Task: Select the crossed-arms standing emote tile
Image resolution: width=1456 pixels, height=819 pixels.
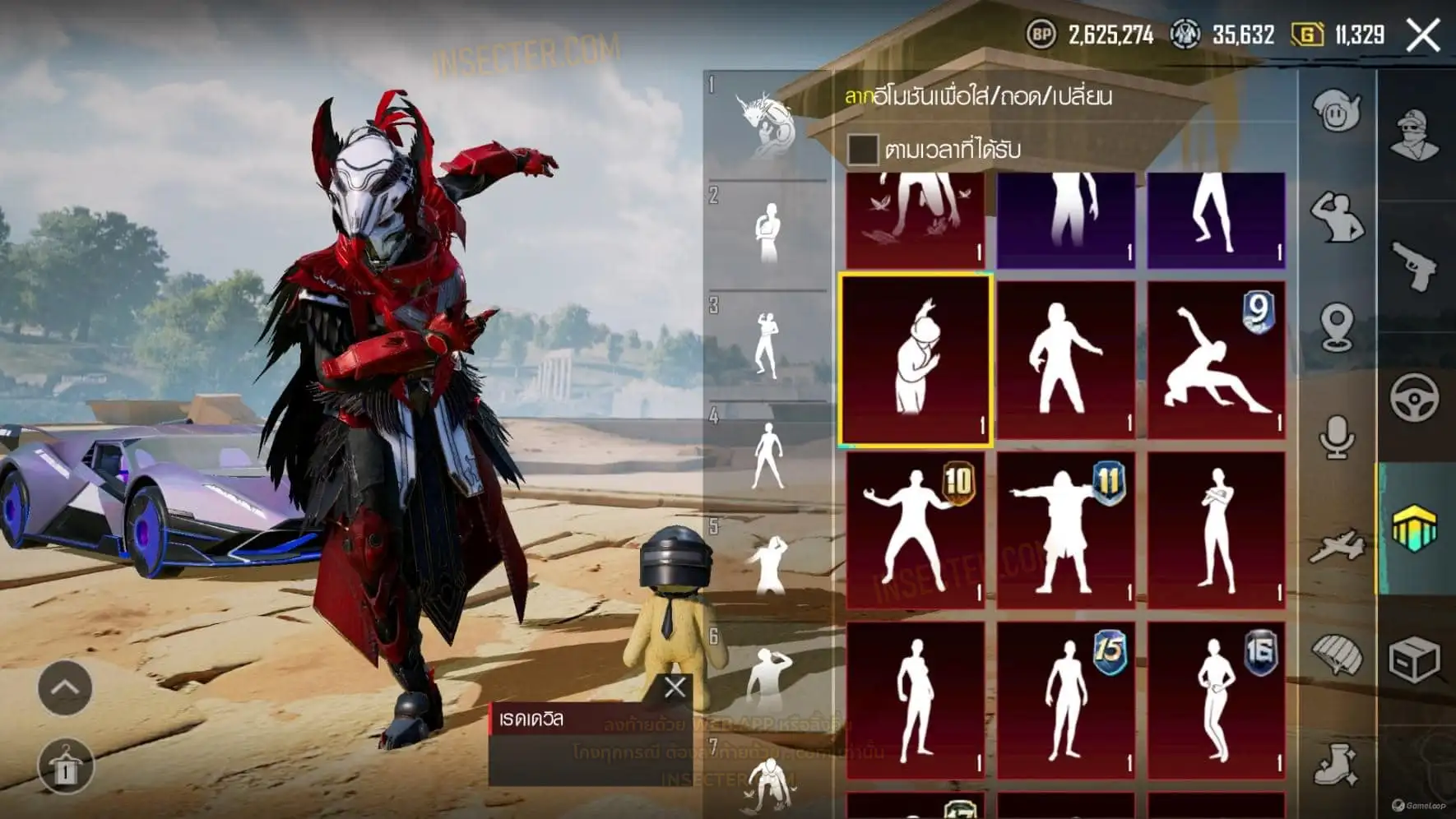Action: (1216, 530)
